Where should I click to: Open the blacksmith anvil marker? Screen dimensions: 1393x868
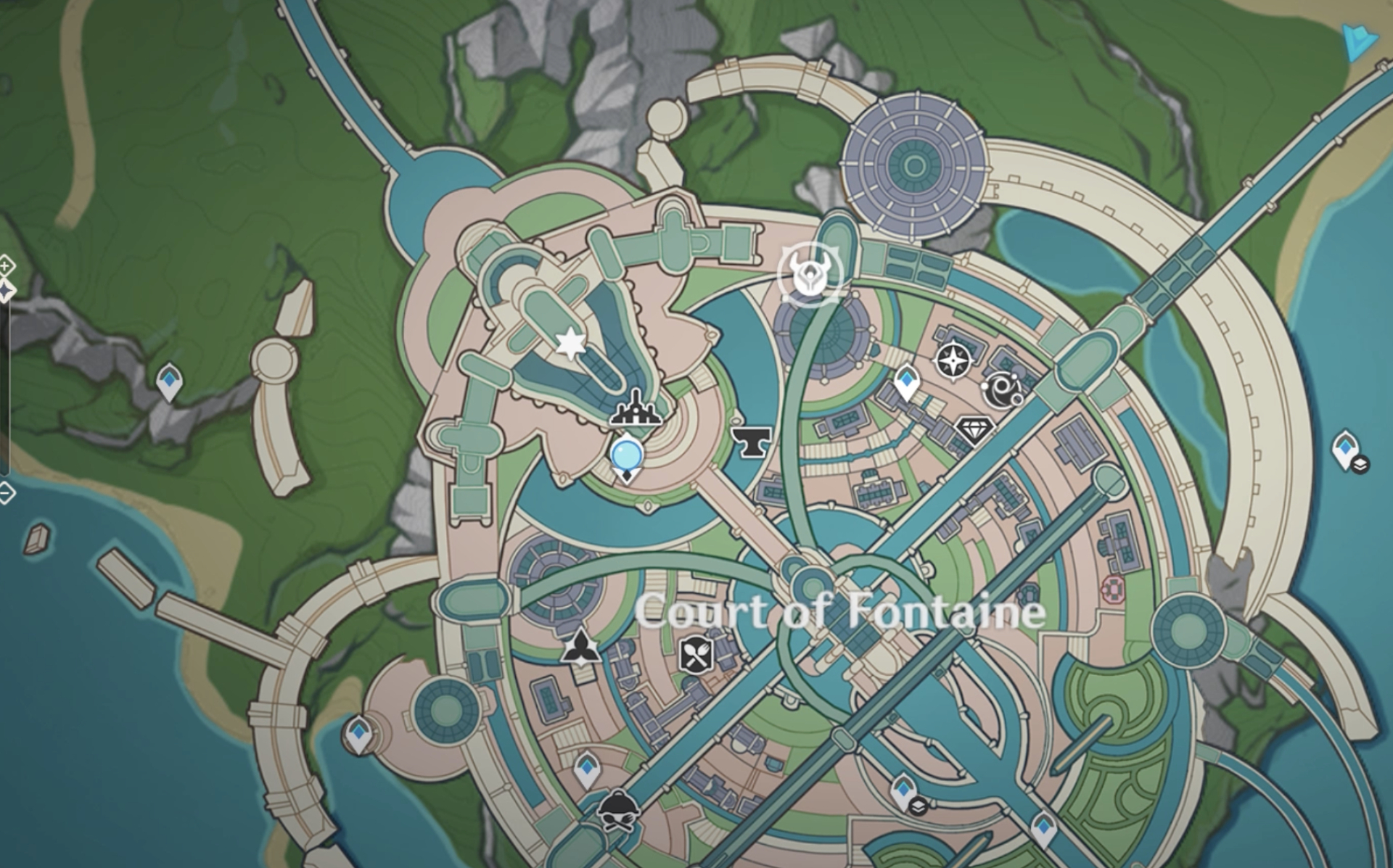tap(750, 440)
